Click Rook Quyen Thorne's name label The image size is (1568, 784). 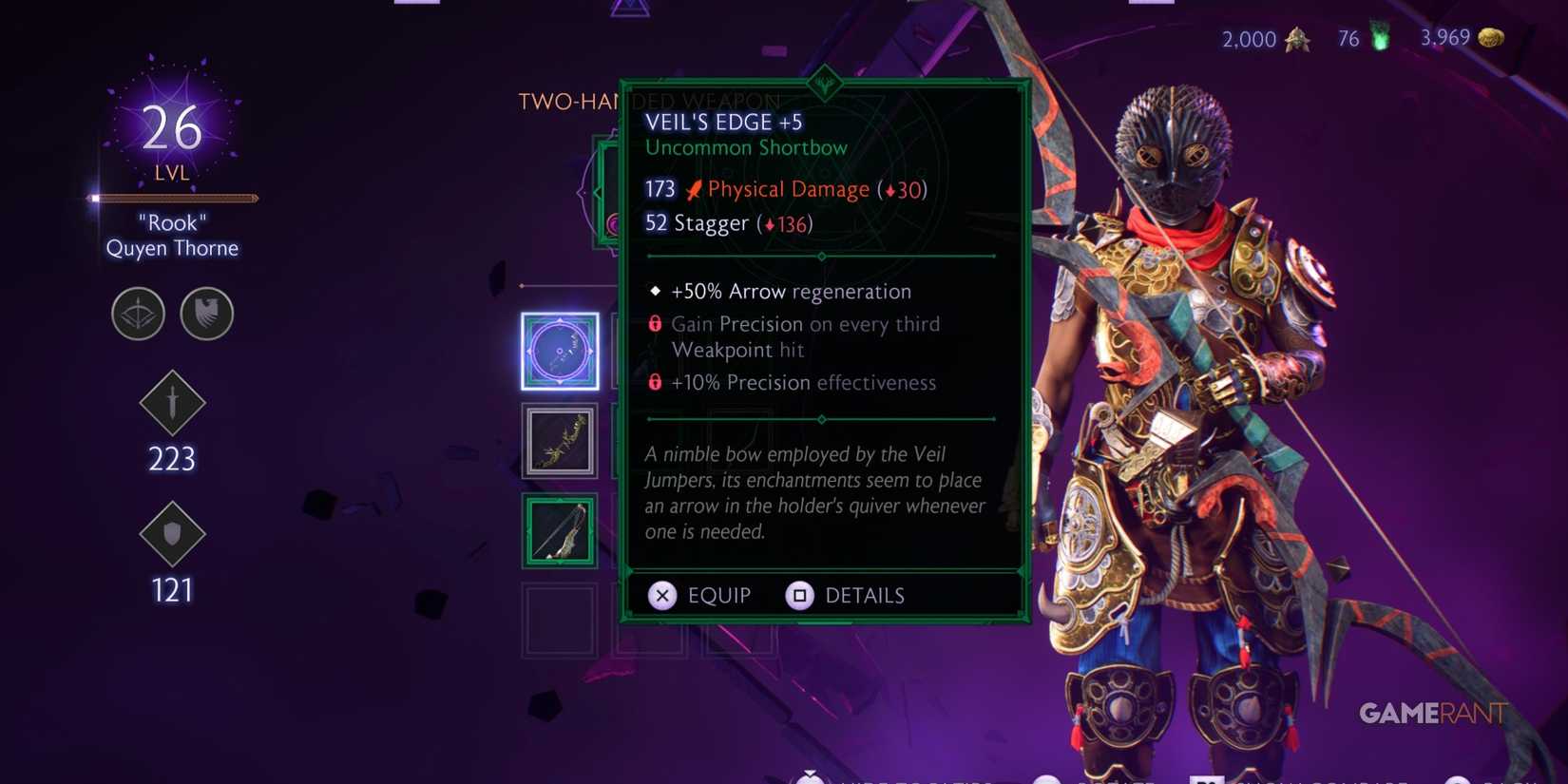tap(171, 236)
